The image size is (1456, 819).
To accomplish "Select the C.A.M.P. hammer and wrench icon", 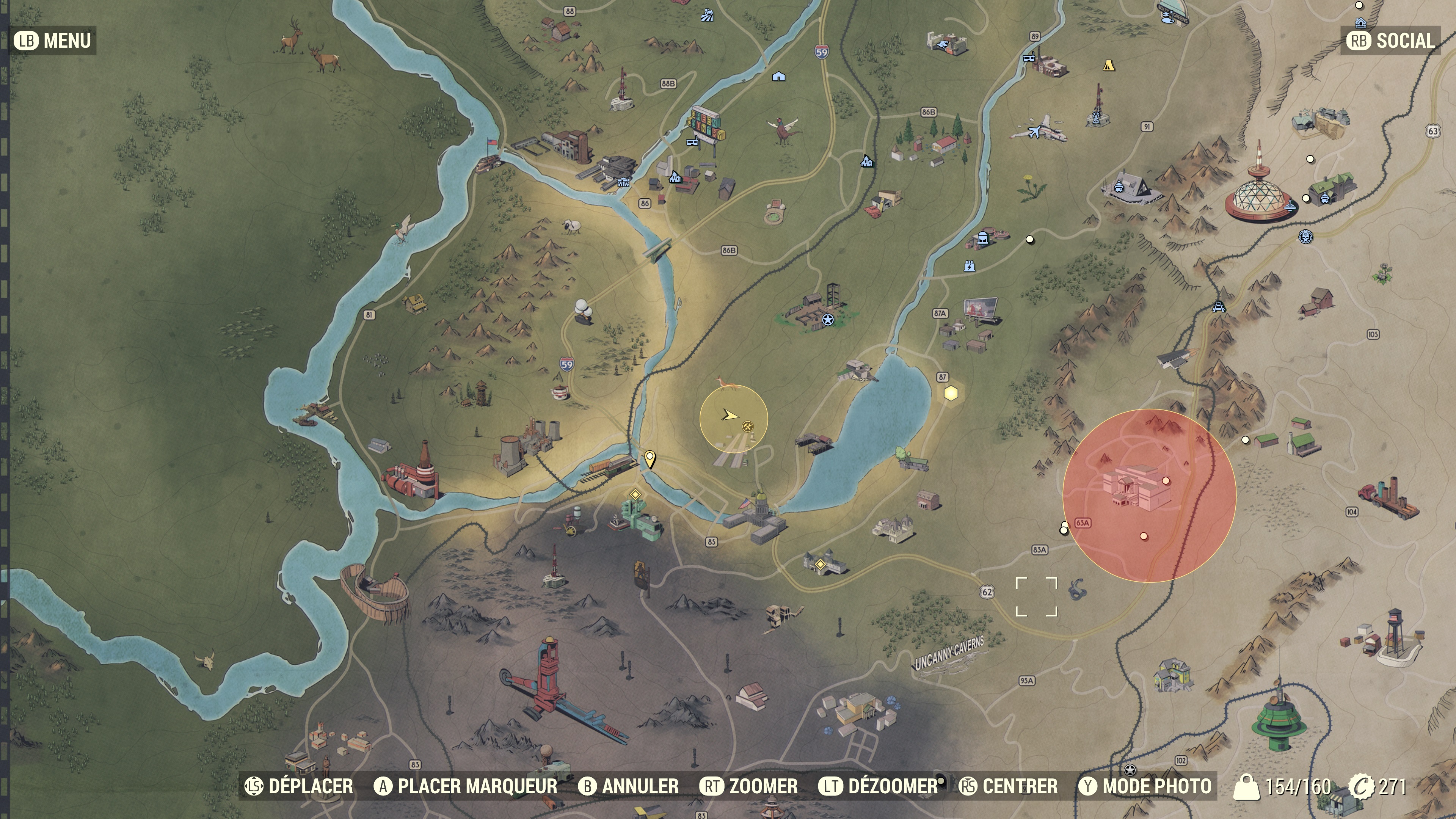I will [747, 427].
